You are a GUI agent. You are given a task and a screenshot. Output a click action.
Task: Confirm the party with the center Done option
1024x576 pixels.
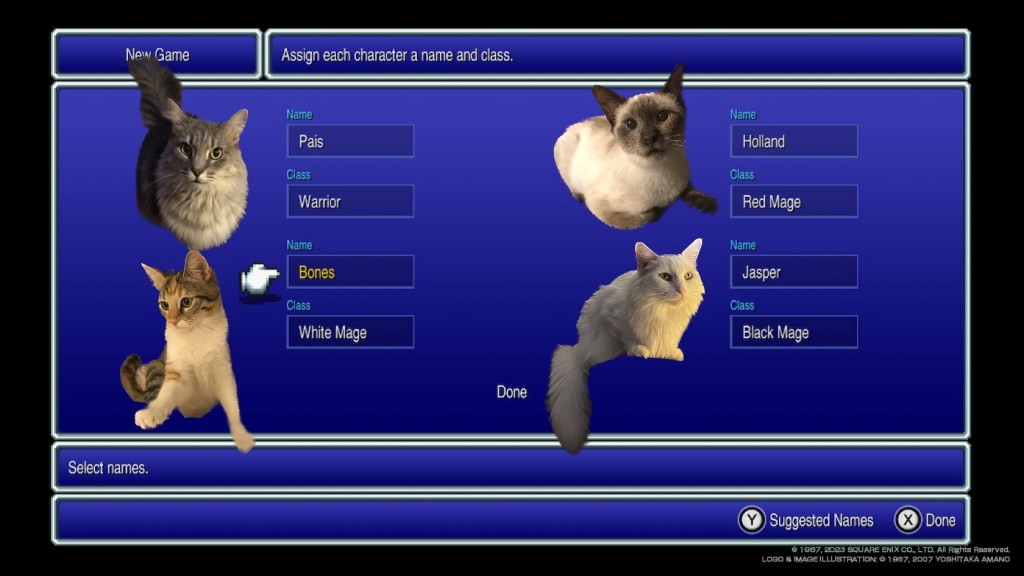click(511, 392)
